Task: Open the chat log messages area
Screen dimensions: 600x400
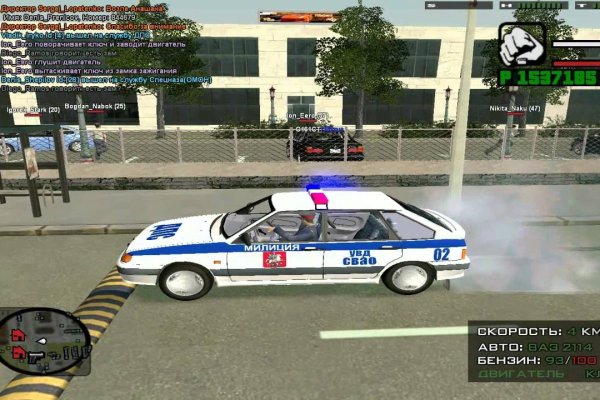Action: (95, 48)
